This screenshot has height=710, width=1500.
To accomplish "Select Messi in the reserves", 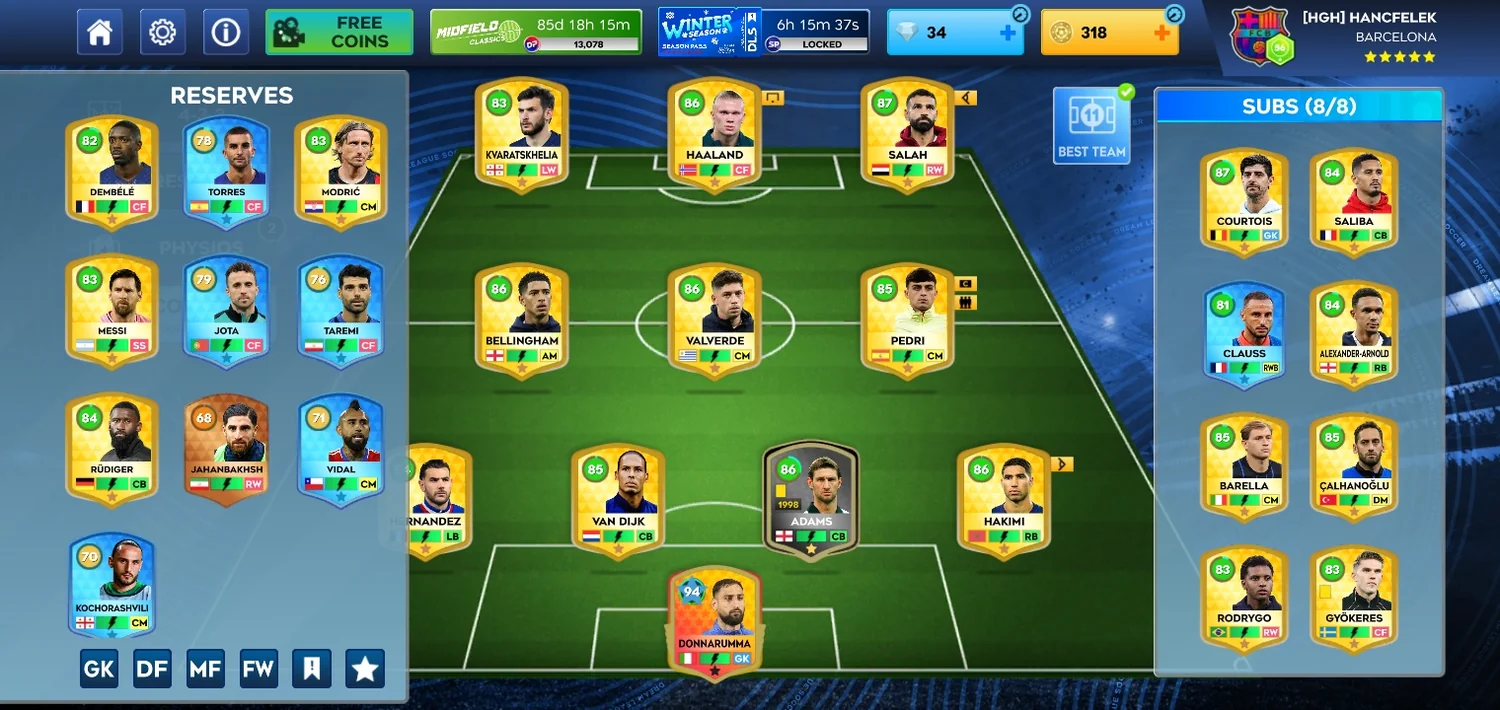I will (x=111, y=310).
